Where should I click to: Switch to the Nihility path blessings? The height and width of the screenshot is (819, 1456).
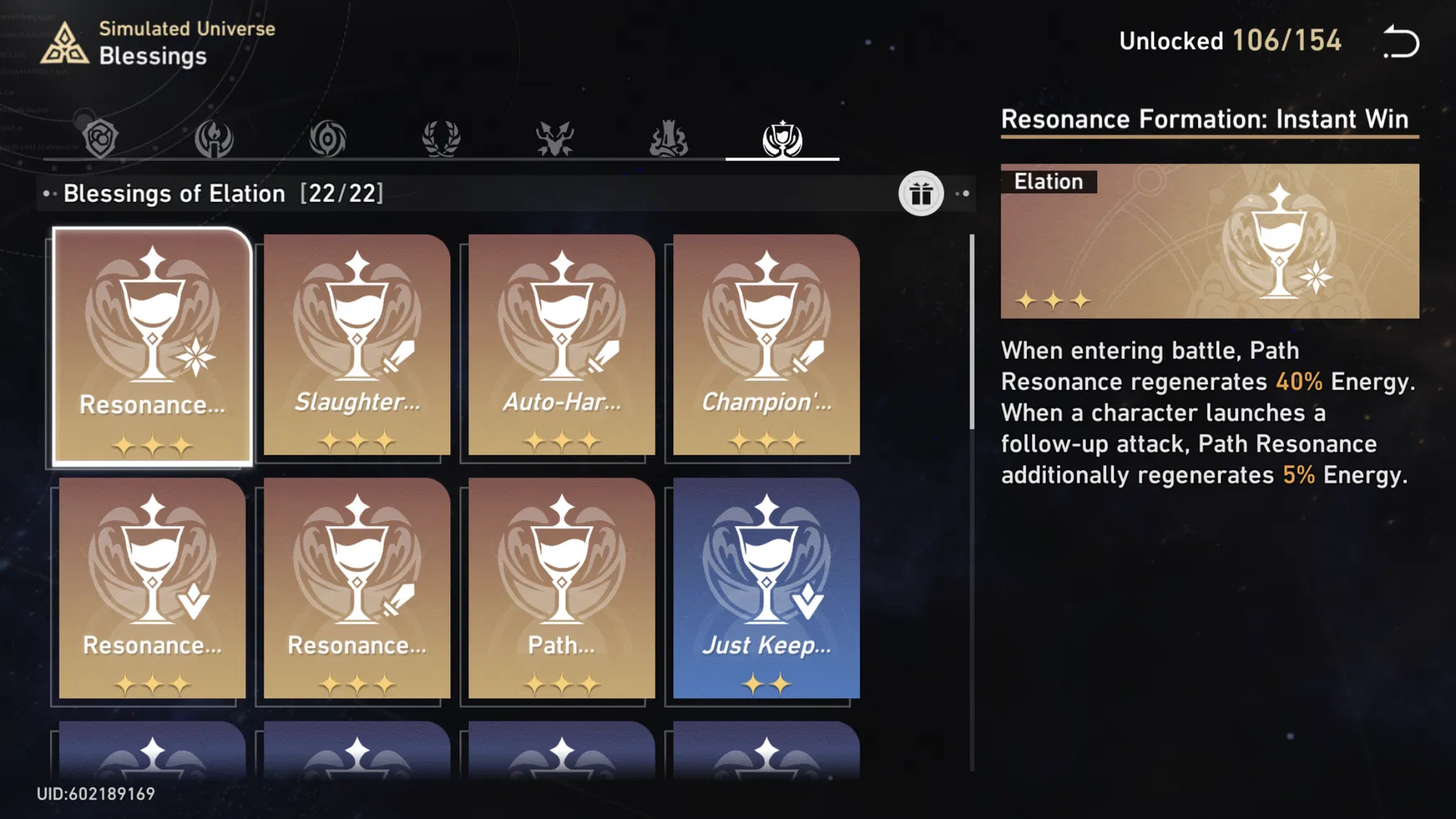[x=326, y=138]
